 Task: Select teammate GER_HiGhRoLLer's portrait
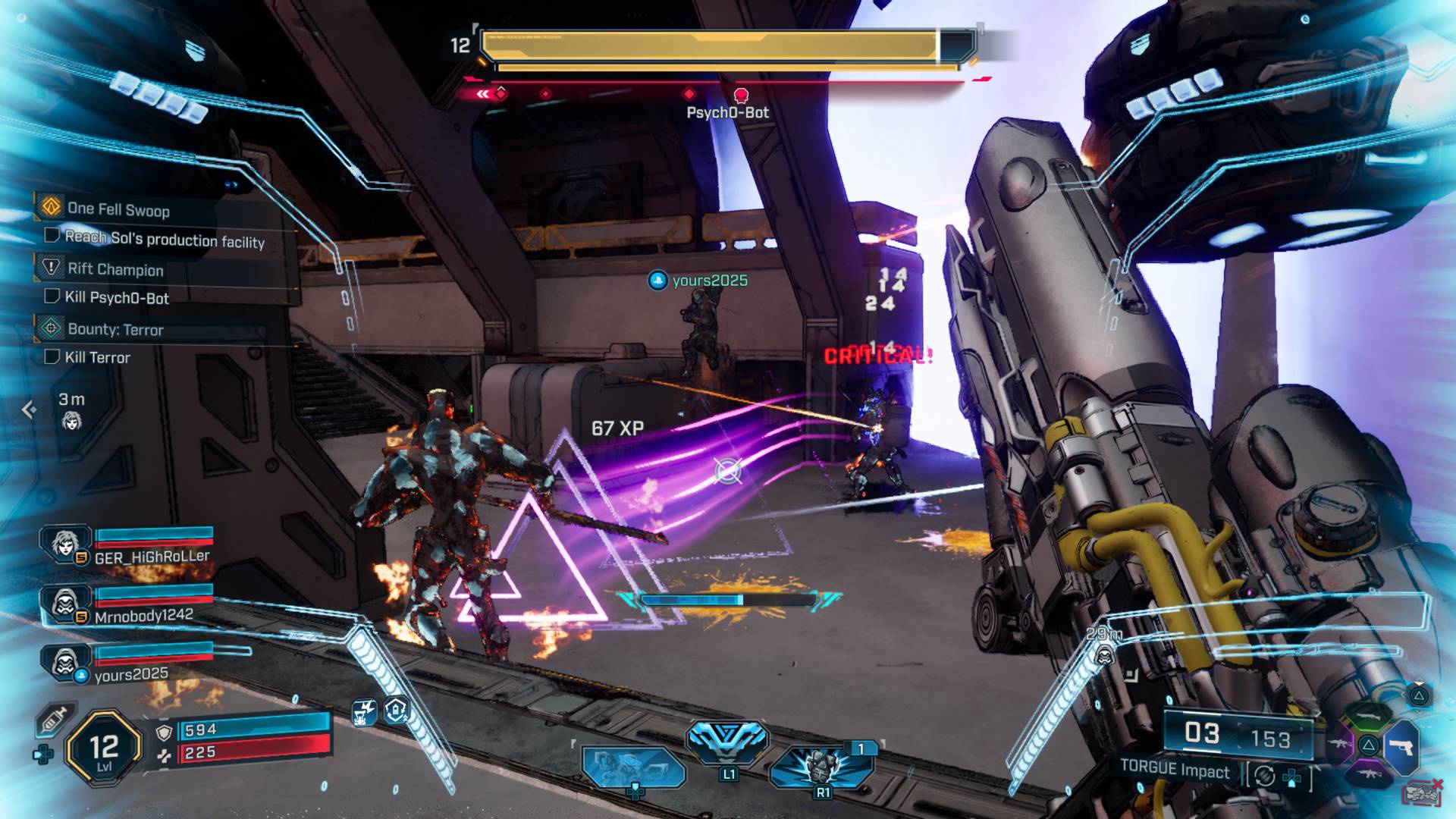(66, 544)
